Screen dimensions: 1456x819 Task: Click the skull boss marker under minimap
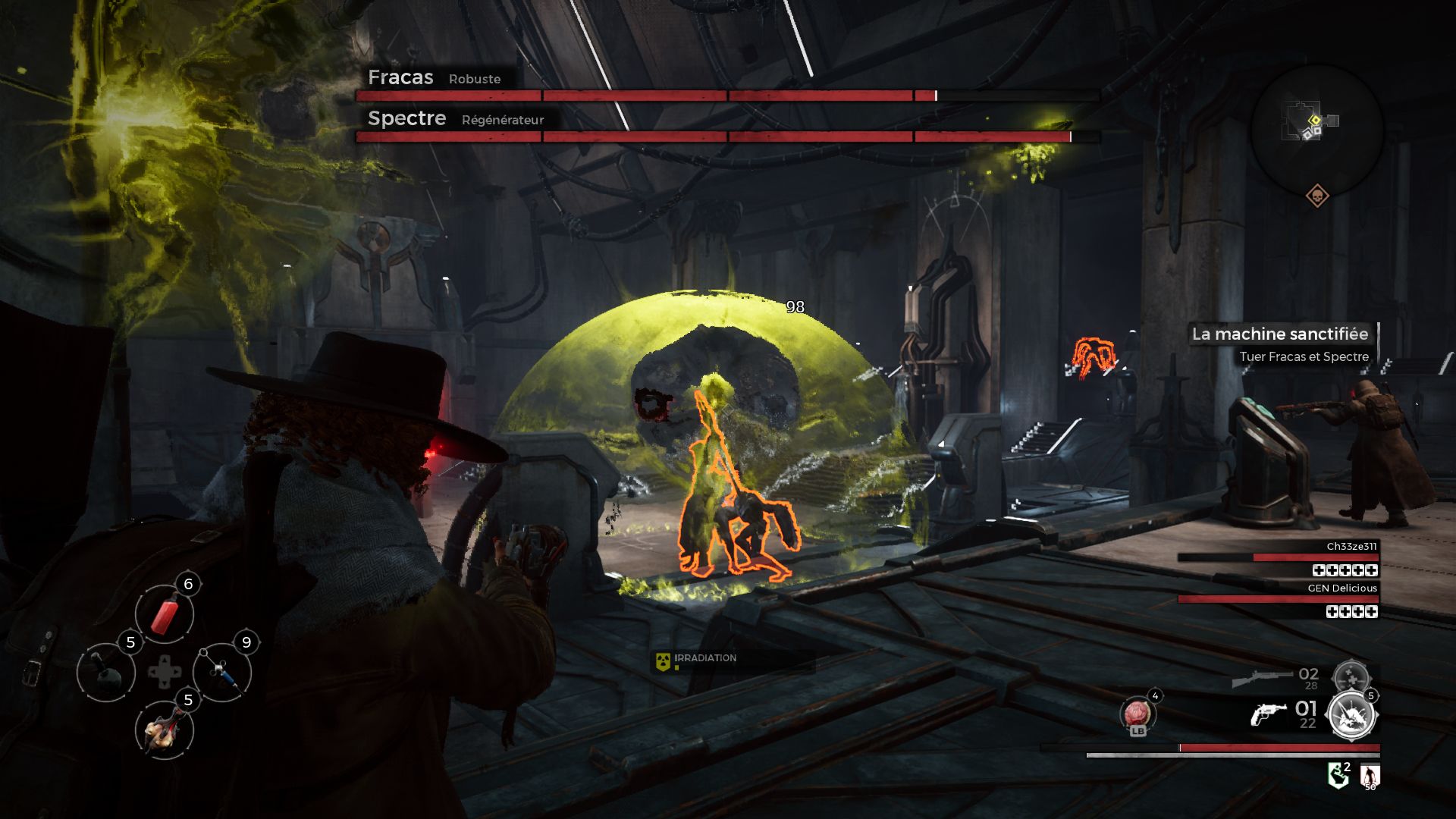(1317, 196)
